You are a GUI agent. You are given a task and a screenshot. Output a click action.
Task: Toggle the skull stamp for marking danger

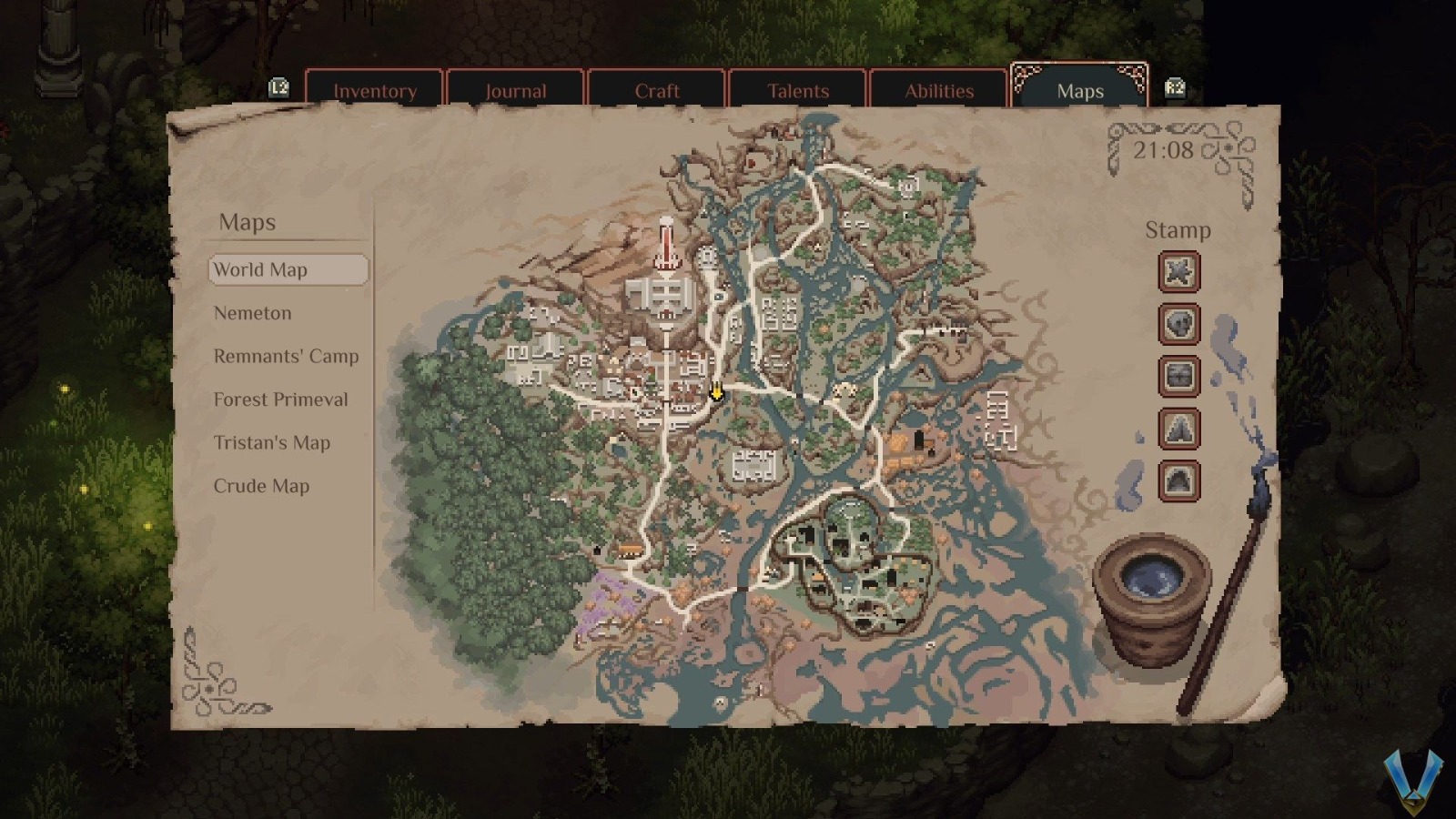click(x=1178, y=325)
